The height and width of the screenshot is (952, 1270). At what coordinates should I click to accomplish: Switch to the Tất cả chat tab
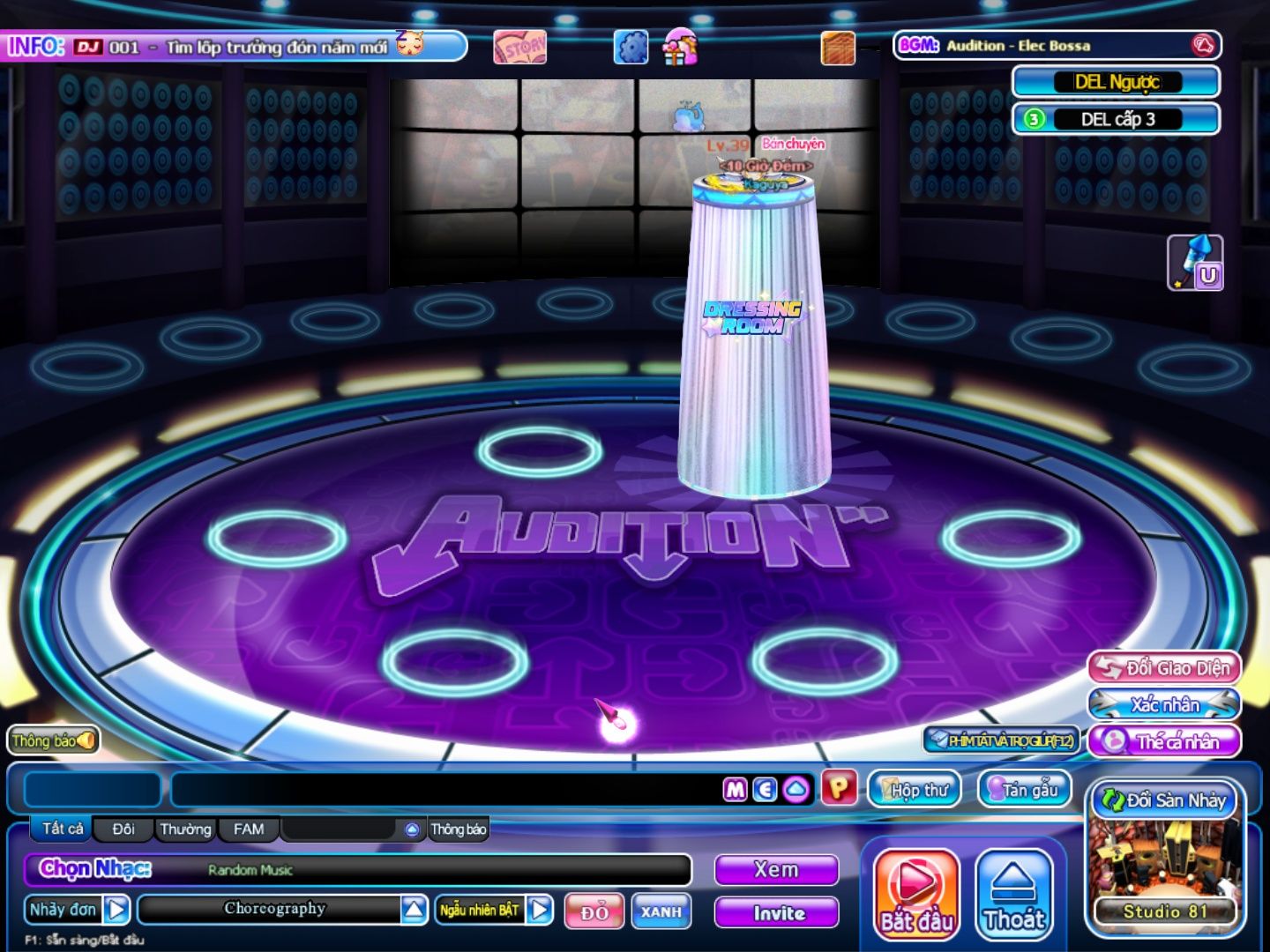[x=63, y=829]
